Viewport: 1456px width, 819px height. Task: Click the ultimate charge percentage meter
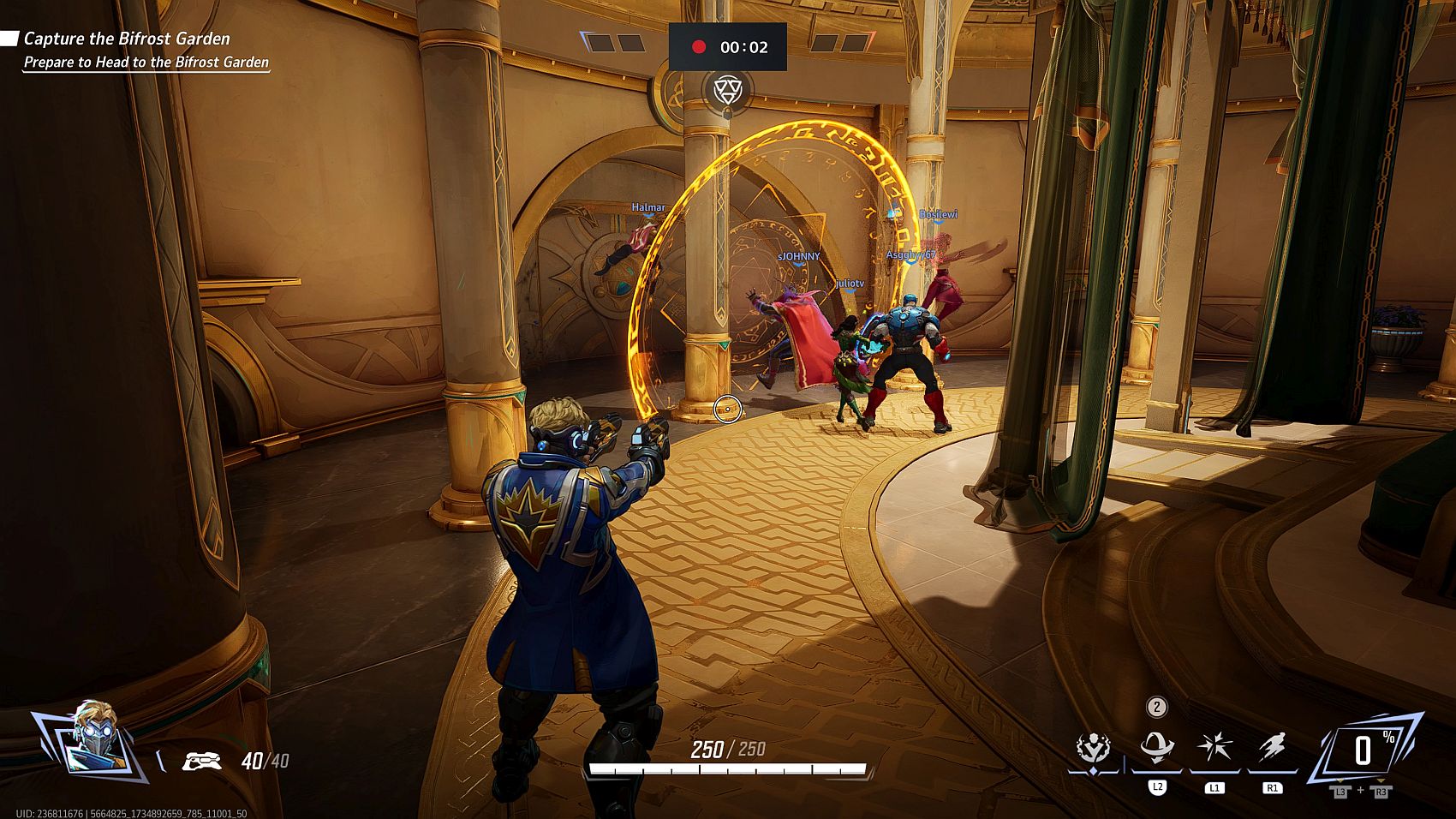click(1364, 750)
